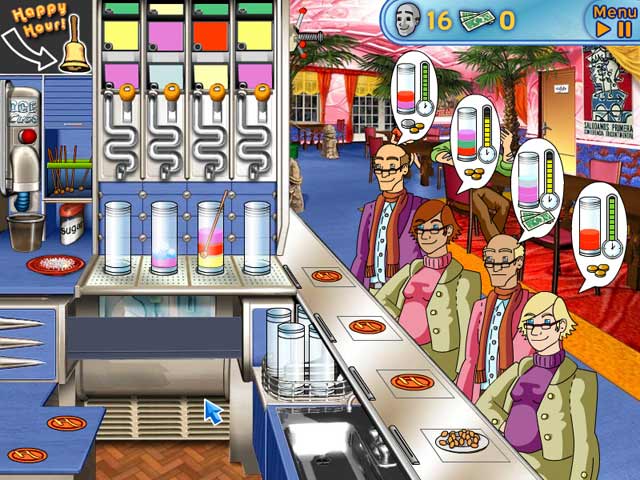The image size is (640, 480).
Task: Select the glass containing ice cubes
Action: (163, 238)
